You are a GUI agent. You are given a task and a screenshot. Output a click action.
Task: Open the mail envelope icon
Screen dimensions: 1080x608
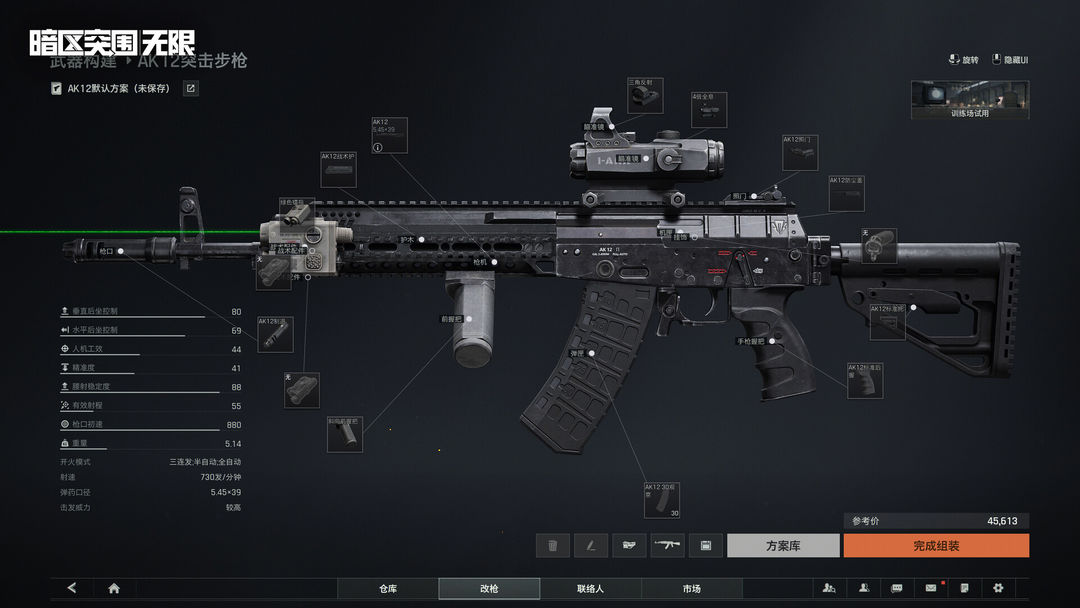coord(930,588)
